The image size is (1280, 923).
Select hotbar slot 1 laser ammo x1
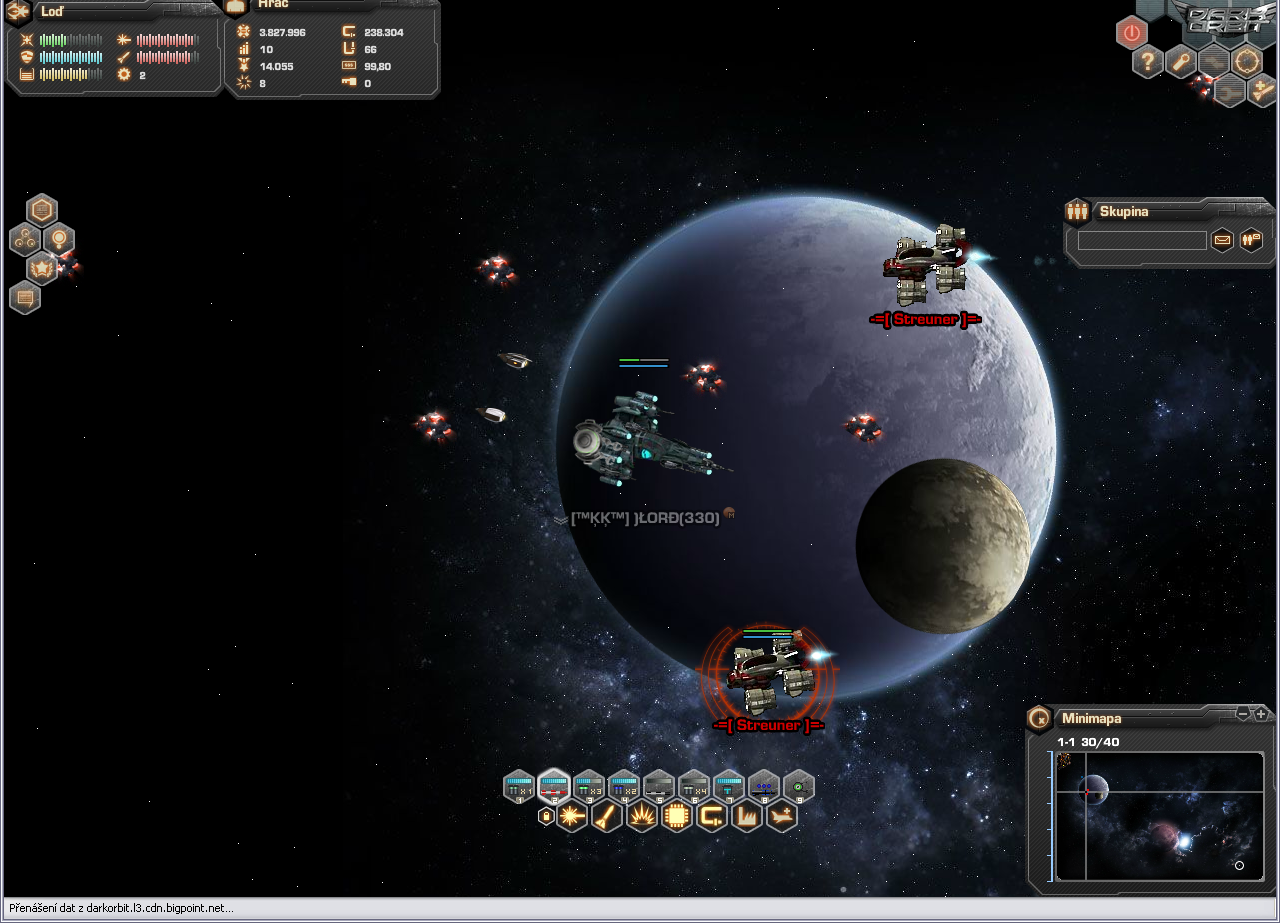pyautogui.click(x=519, y=786)
